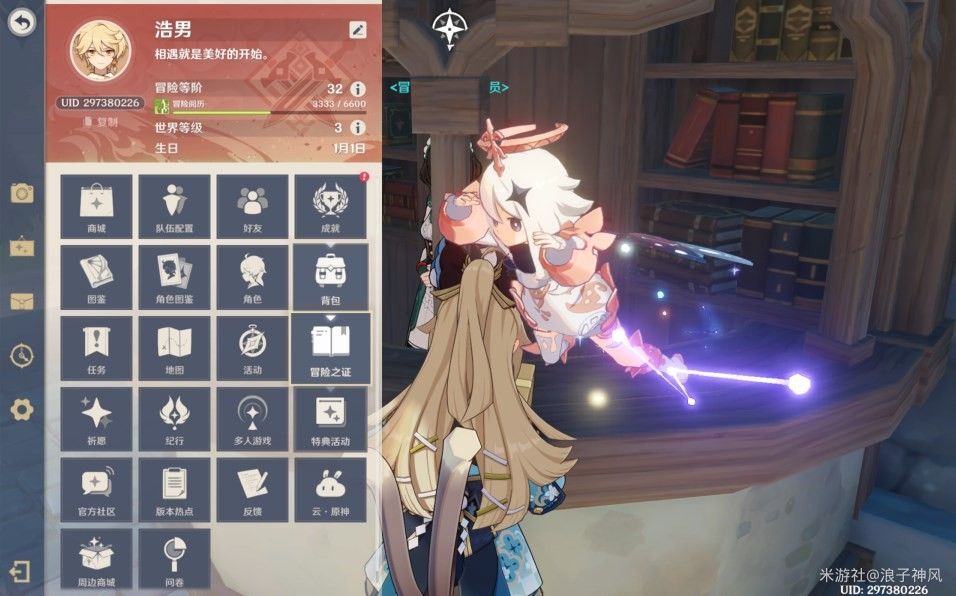Open the 商城 shop menu tile
This screenshot has width=956, height=596.
[96, 206]
